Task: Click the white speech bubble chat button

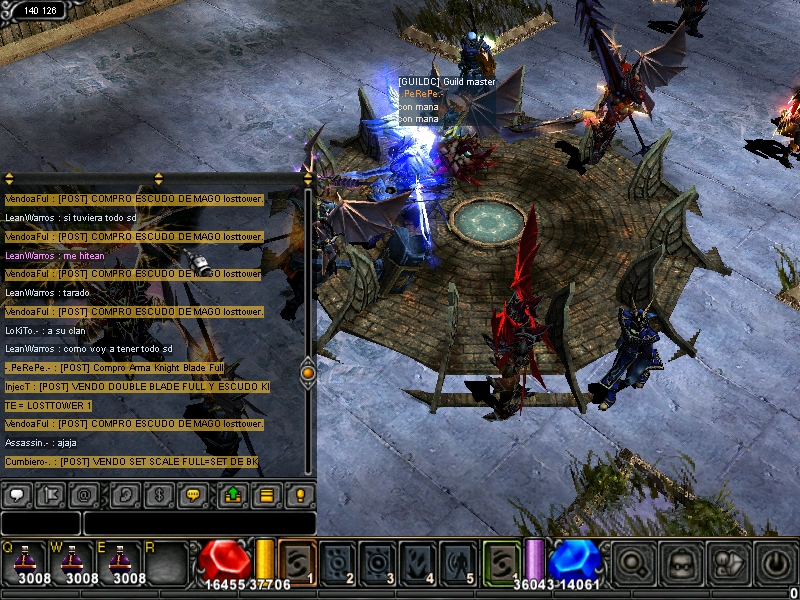Action: (16, 494)
